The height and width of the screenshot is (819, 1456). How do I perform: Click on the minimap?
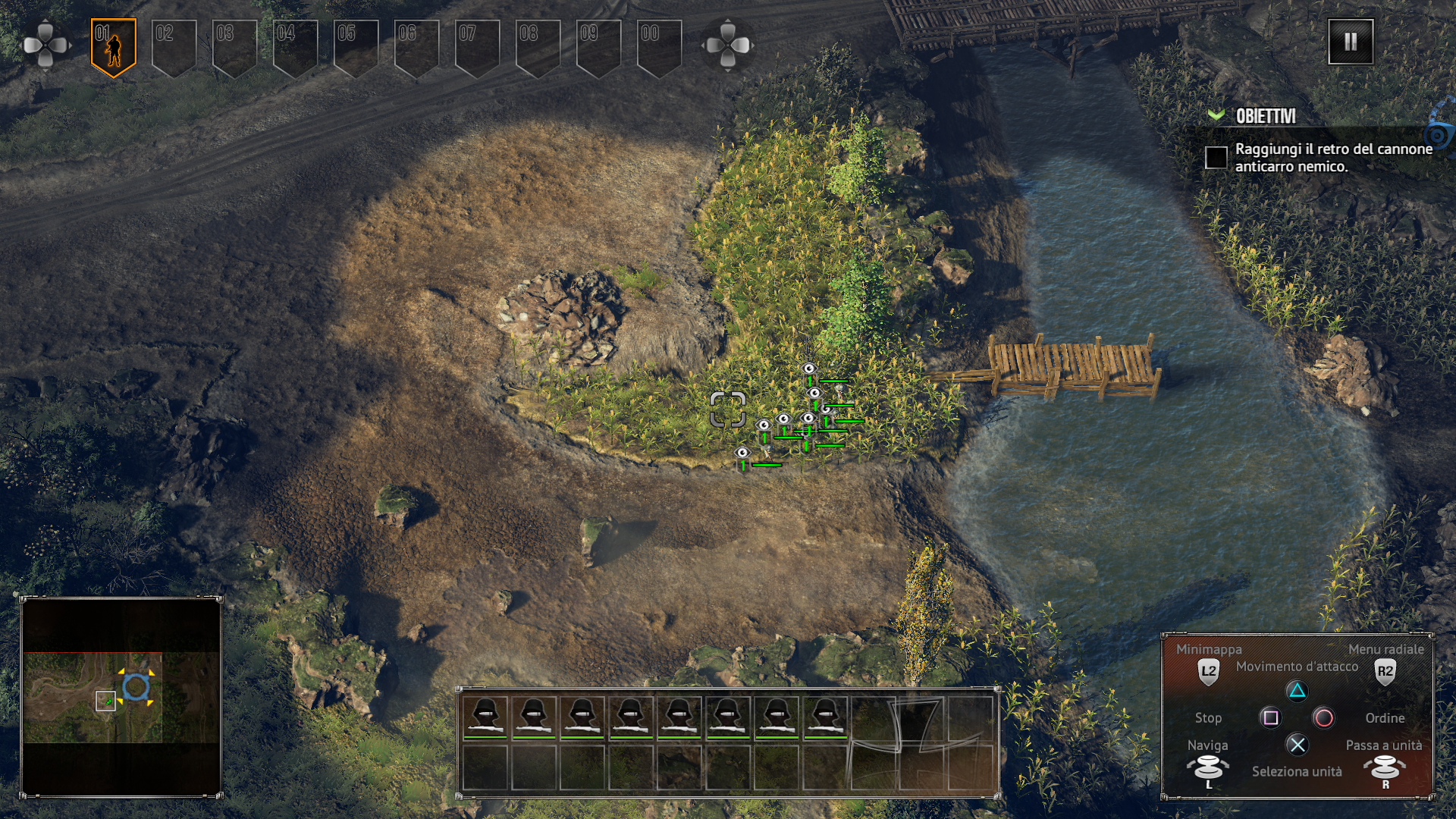[x=121, y=697]
